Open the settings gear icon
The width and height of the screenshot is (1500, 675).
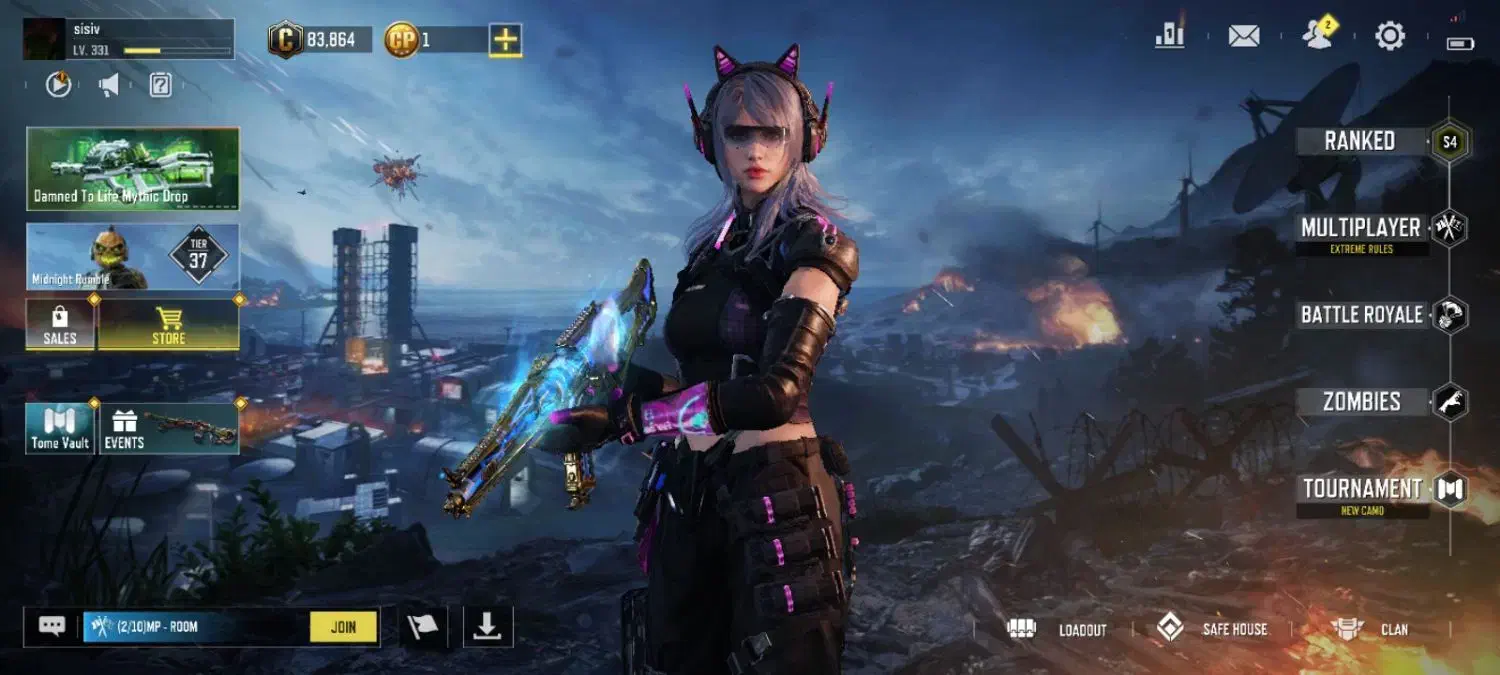tap(1390, 37)
